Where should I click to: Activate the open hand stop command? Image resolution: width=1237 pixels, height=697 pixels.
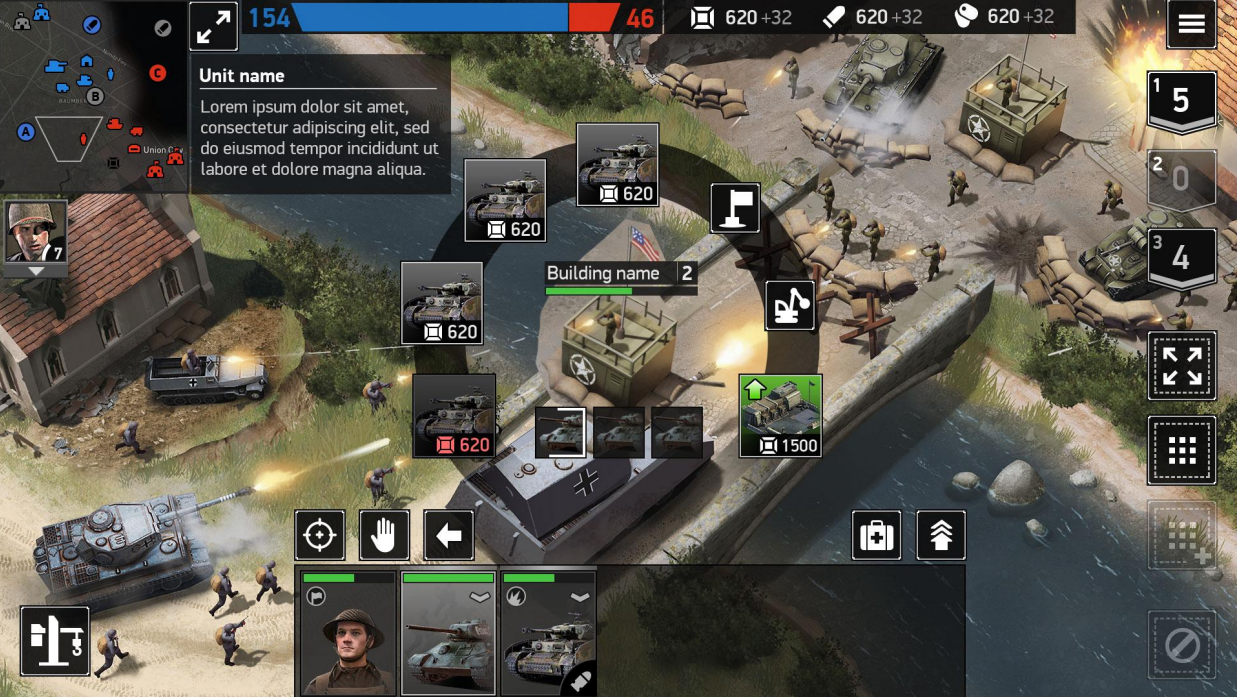pyautogui.click(x=384, y=535)
